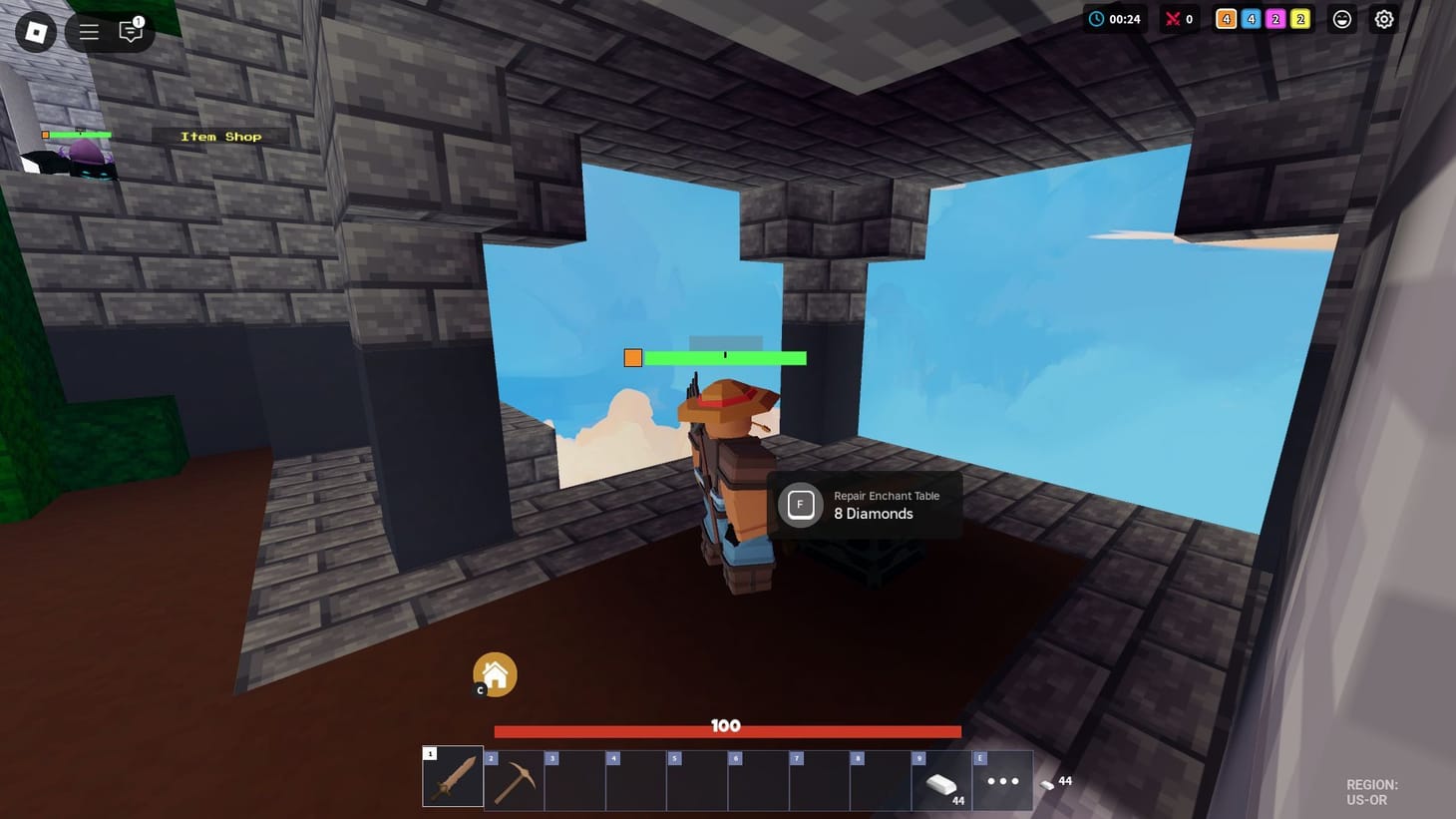The image size is (1456, 819).
Task: Open the settings gear menu
Action: (1383, 18)
